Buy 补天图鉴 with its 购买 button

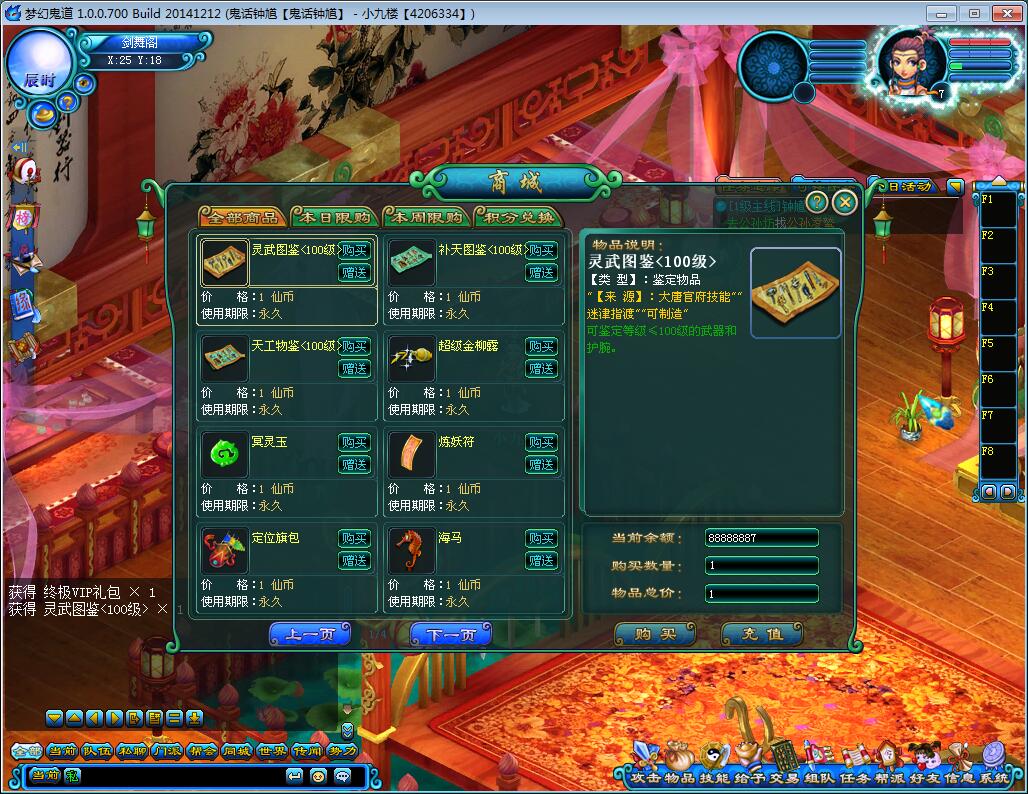(541, 250)
